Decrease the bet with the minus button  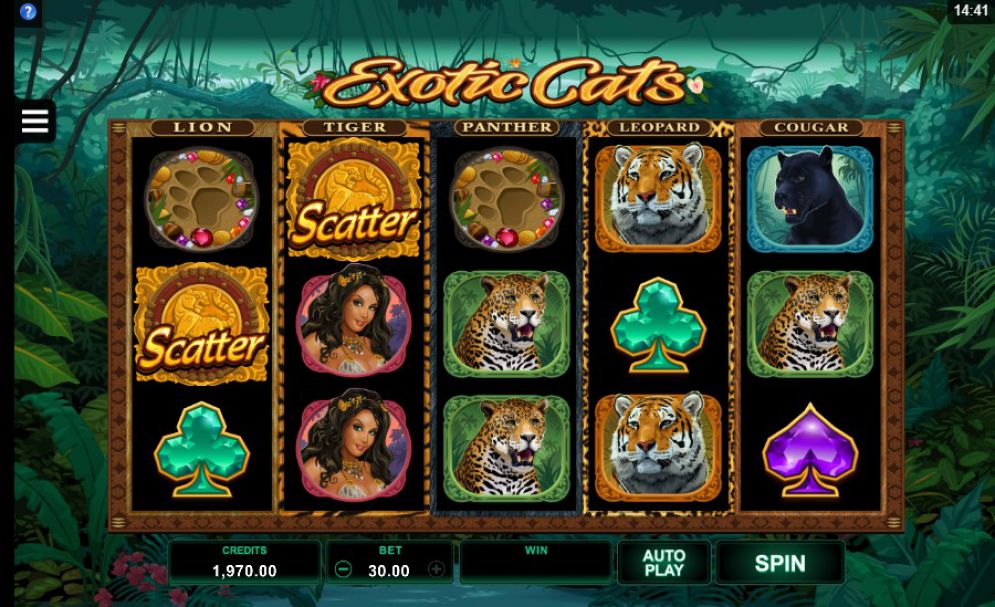(343, 570)
